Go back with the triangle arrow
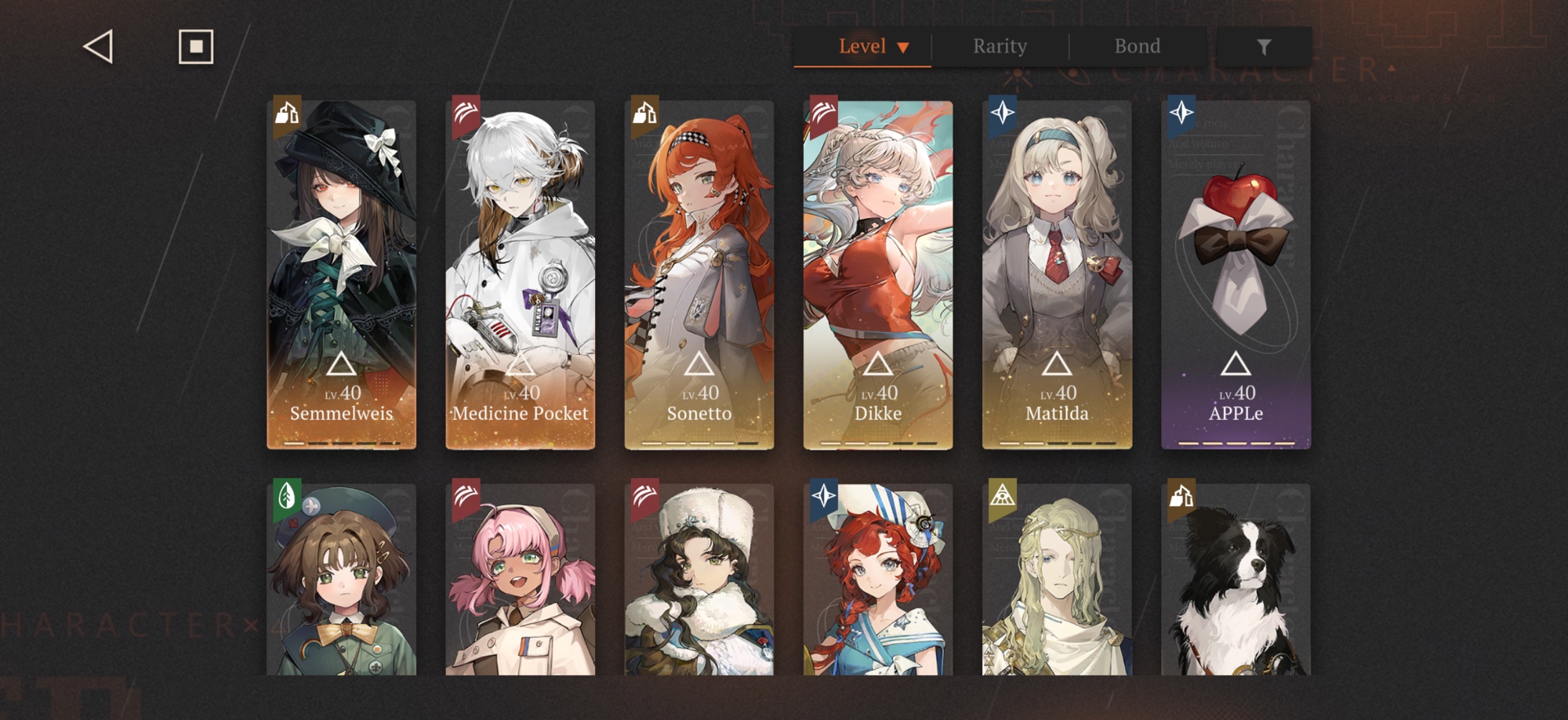 tap(99, 47)
